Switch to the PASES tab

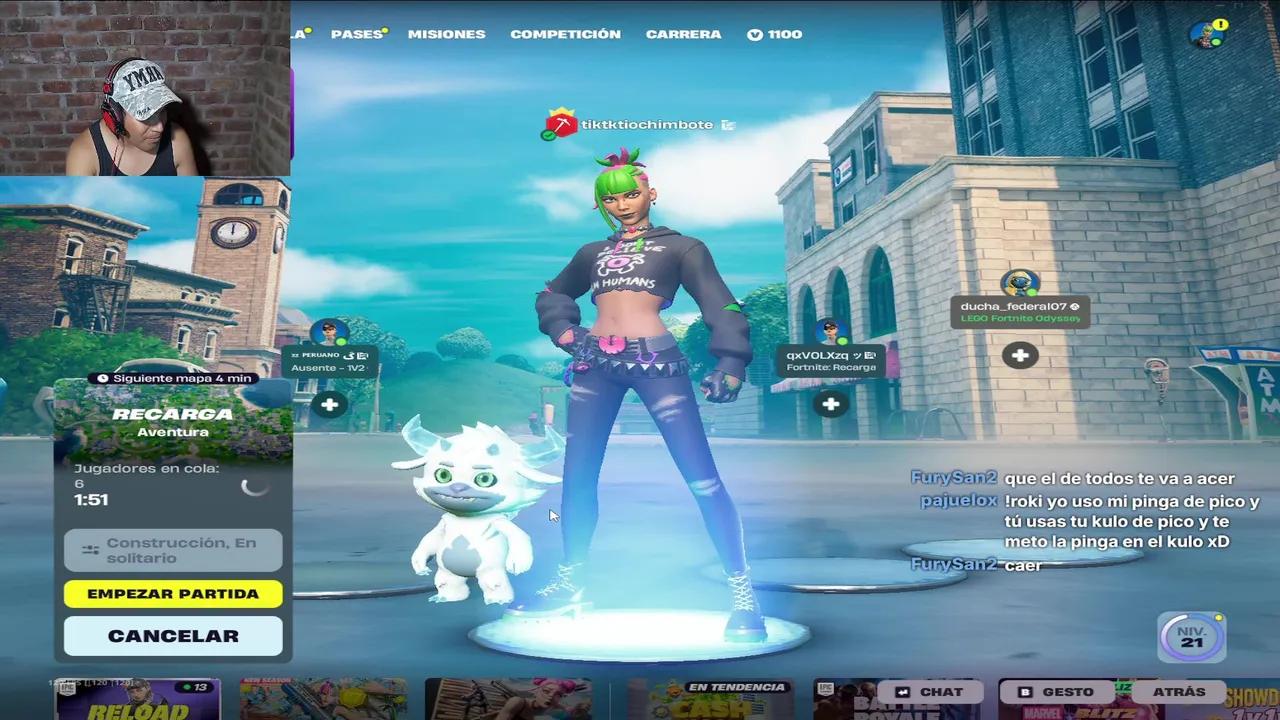click(355, 33)
